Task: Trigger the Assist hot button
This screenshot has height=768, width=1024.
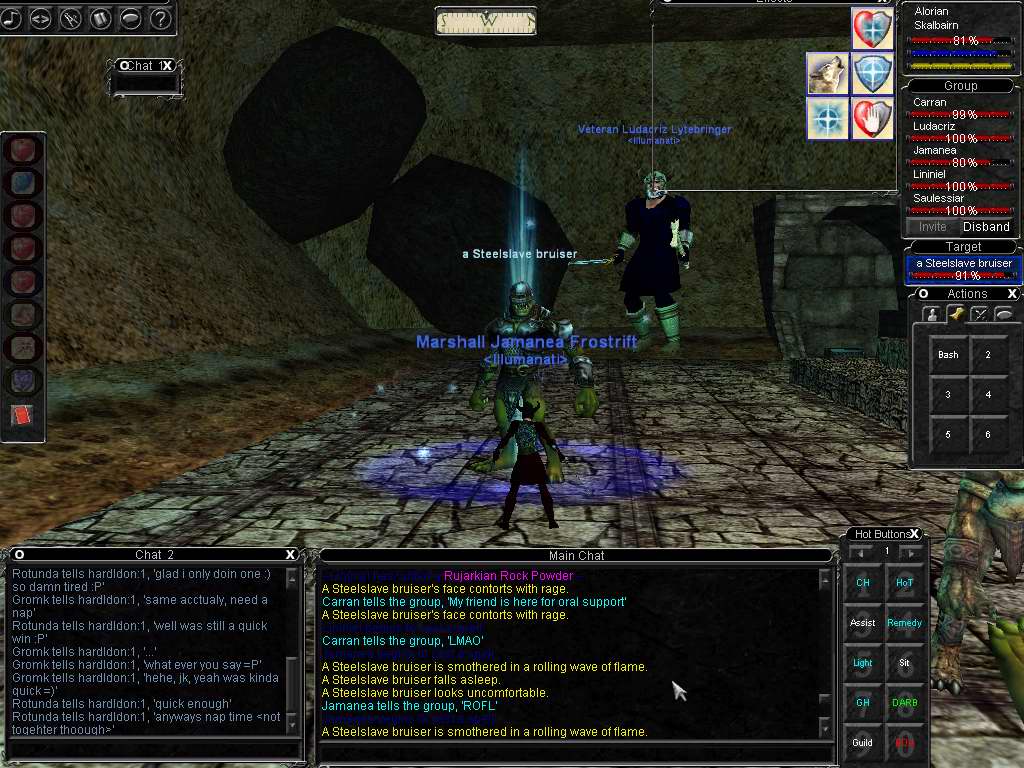Action: point(862,623)
